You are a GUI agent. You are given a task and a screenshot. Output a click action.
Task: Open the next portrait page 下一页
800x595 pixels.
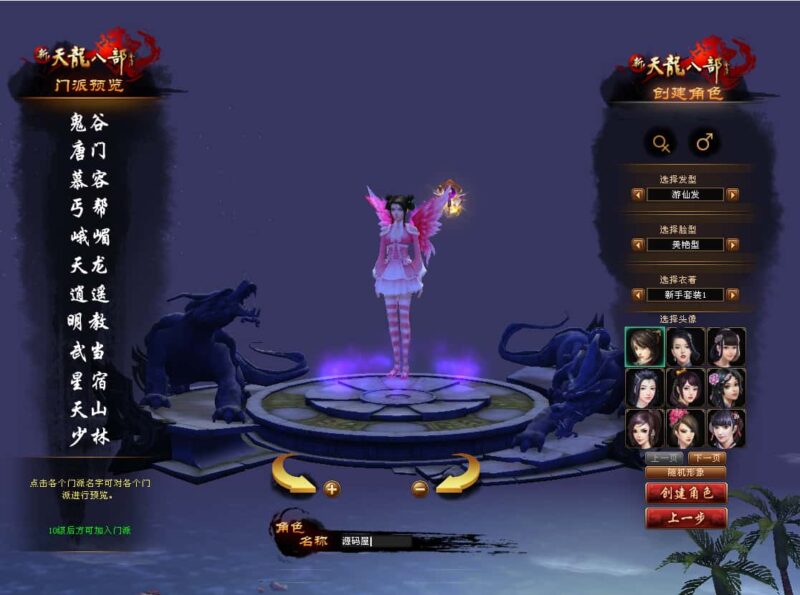pyautogui.click(x=707, y=457)
